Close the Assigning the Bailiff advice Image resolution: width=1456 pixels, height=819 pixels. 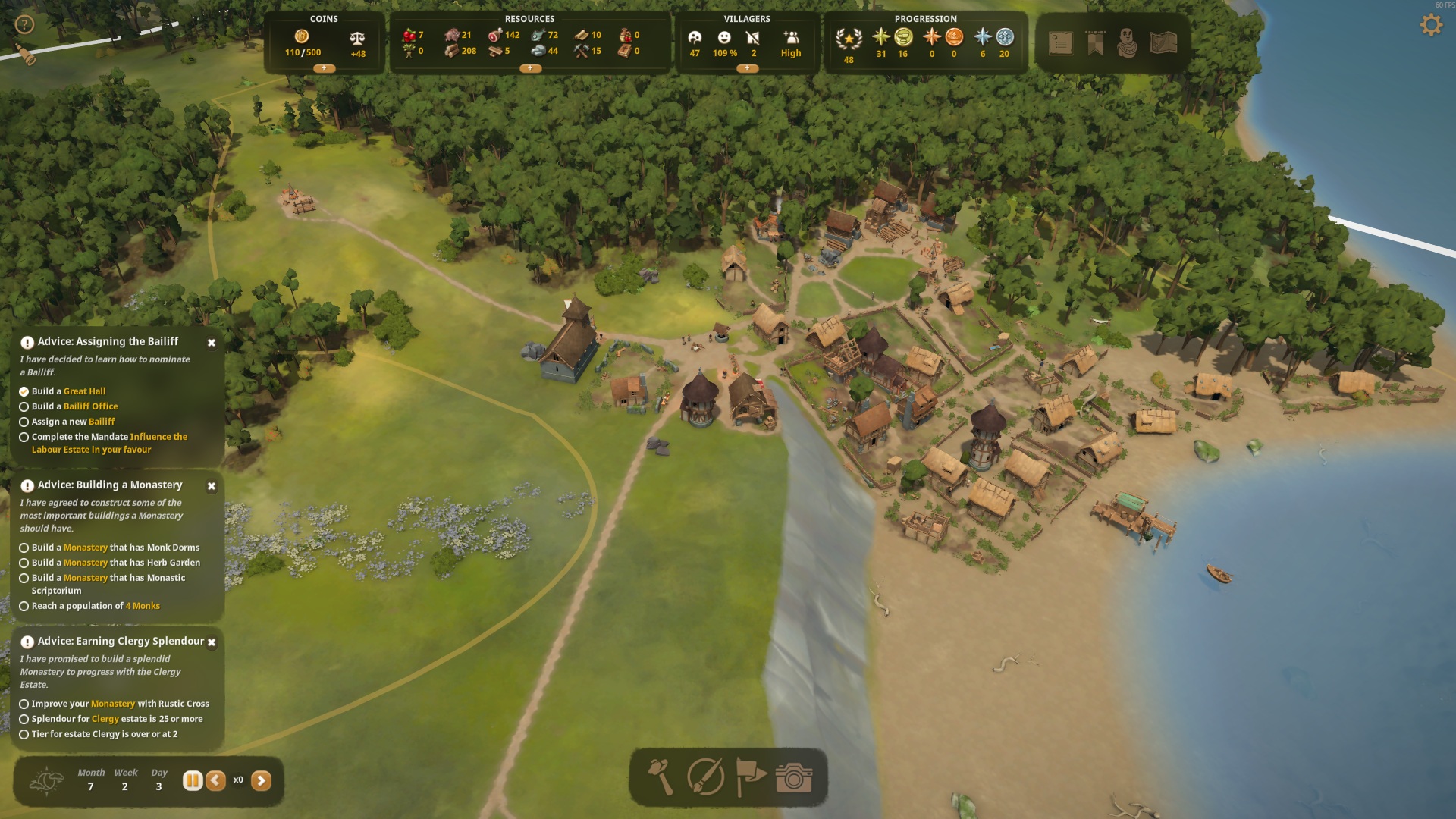pos(212,343)
